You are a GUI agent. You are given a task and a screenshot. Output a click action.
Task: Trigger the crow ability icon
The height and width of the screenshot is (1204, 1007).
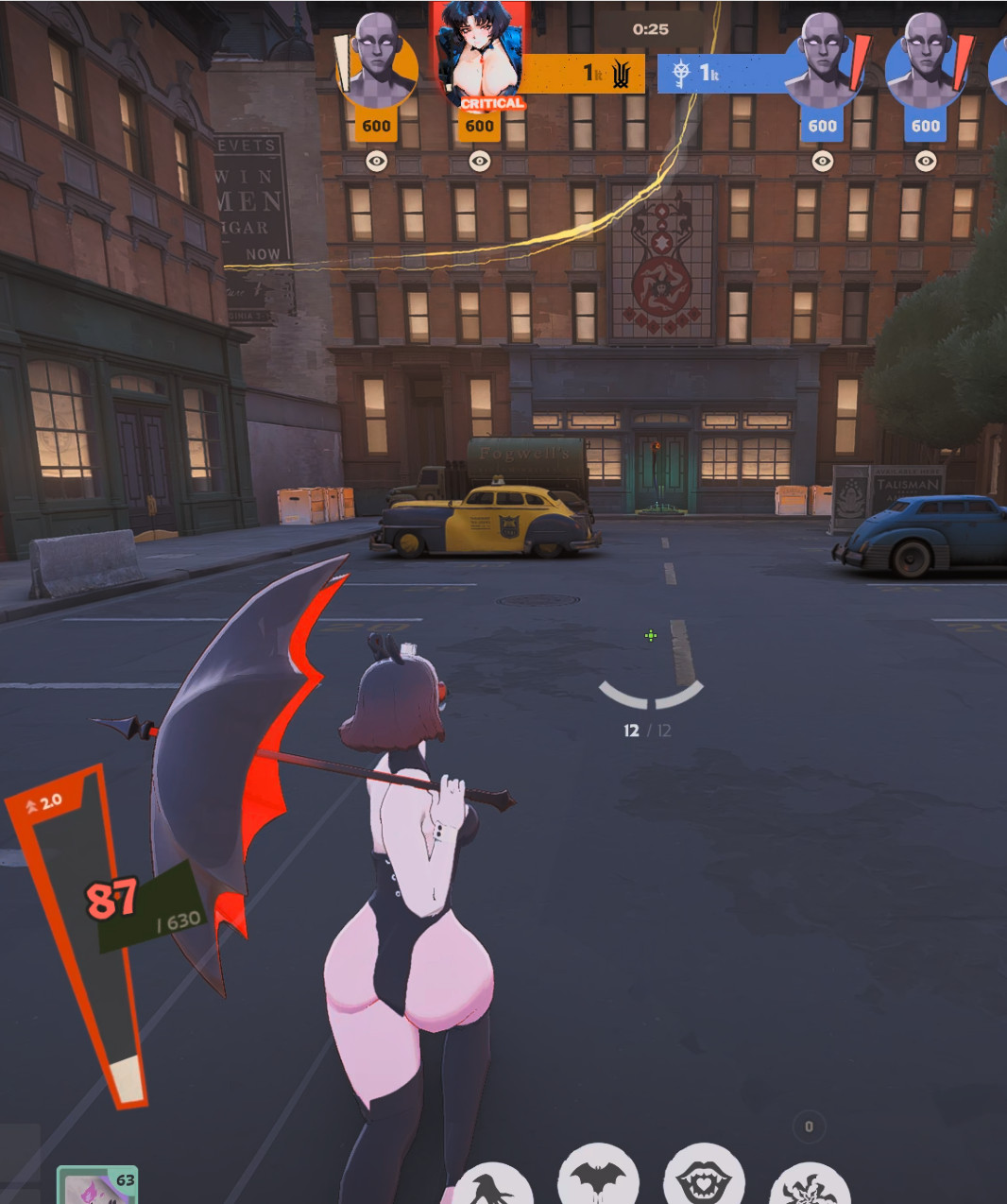492,1187
